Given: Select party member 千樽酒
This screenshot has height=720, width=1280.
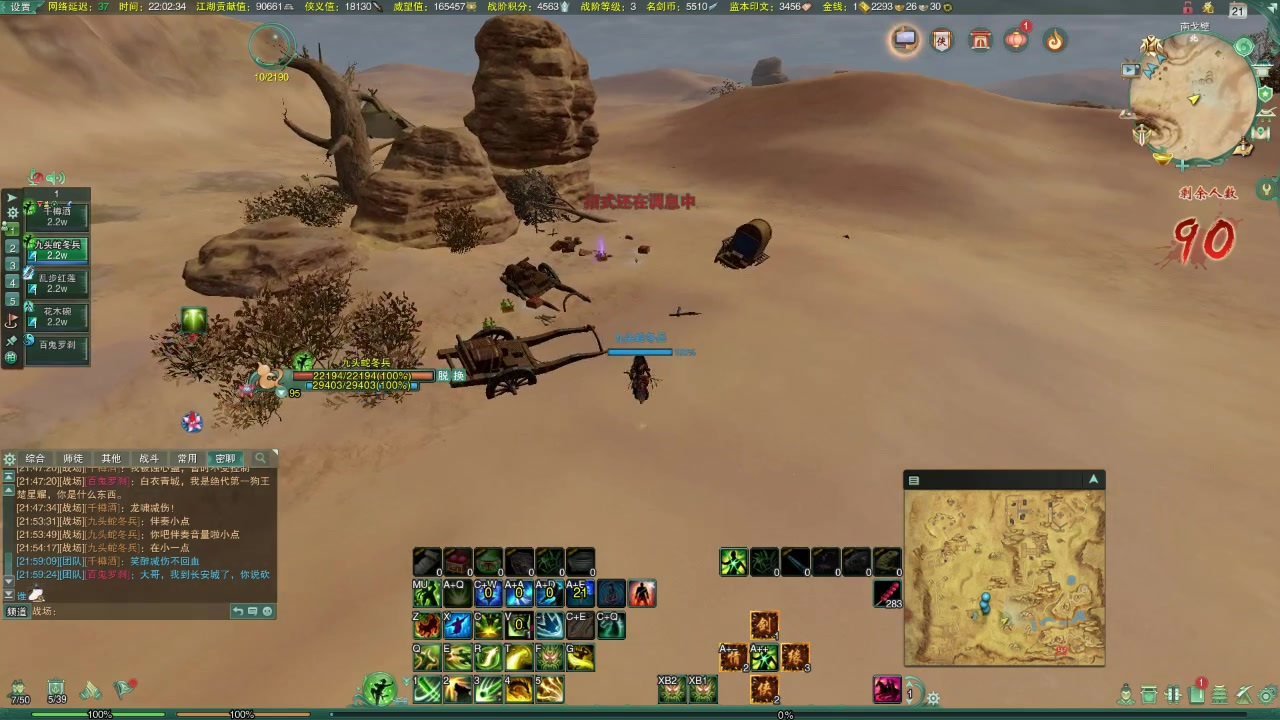Looking at the screenshot, I should point(58,216).
